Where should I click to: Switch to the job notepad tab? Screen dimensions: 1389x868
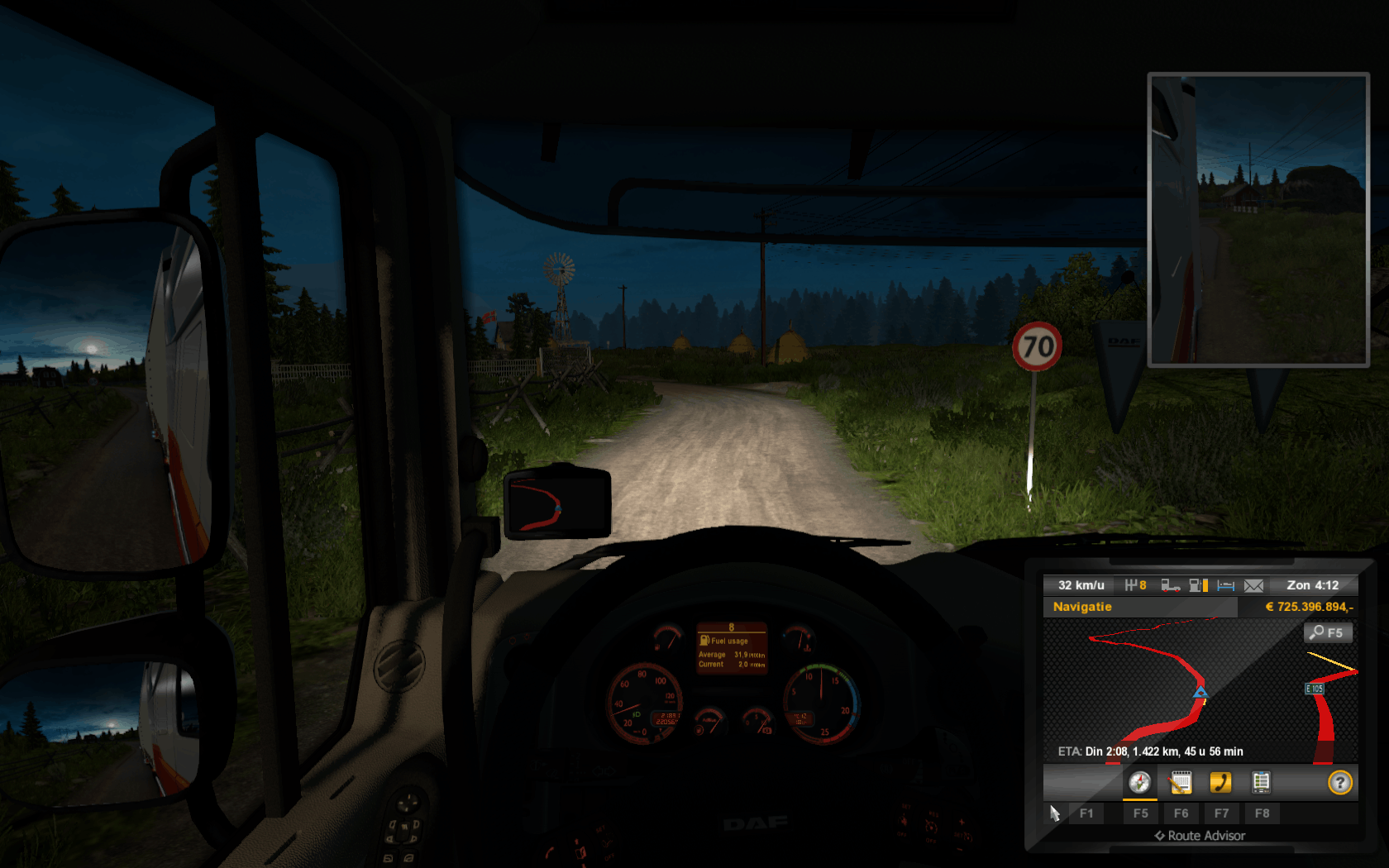point(1181,782)
